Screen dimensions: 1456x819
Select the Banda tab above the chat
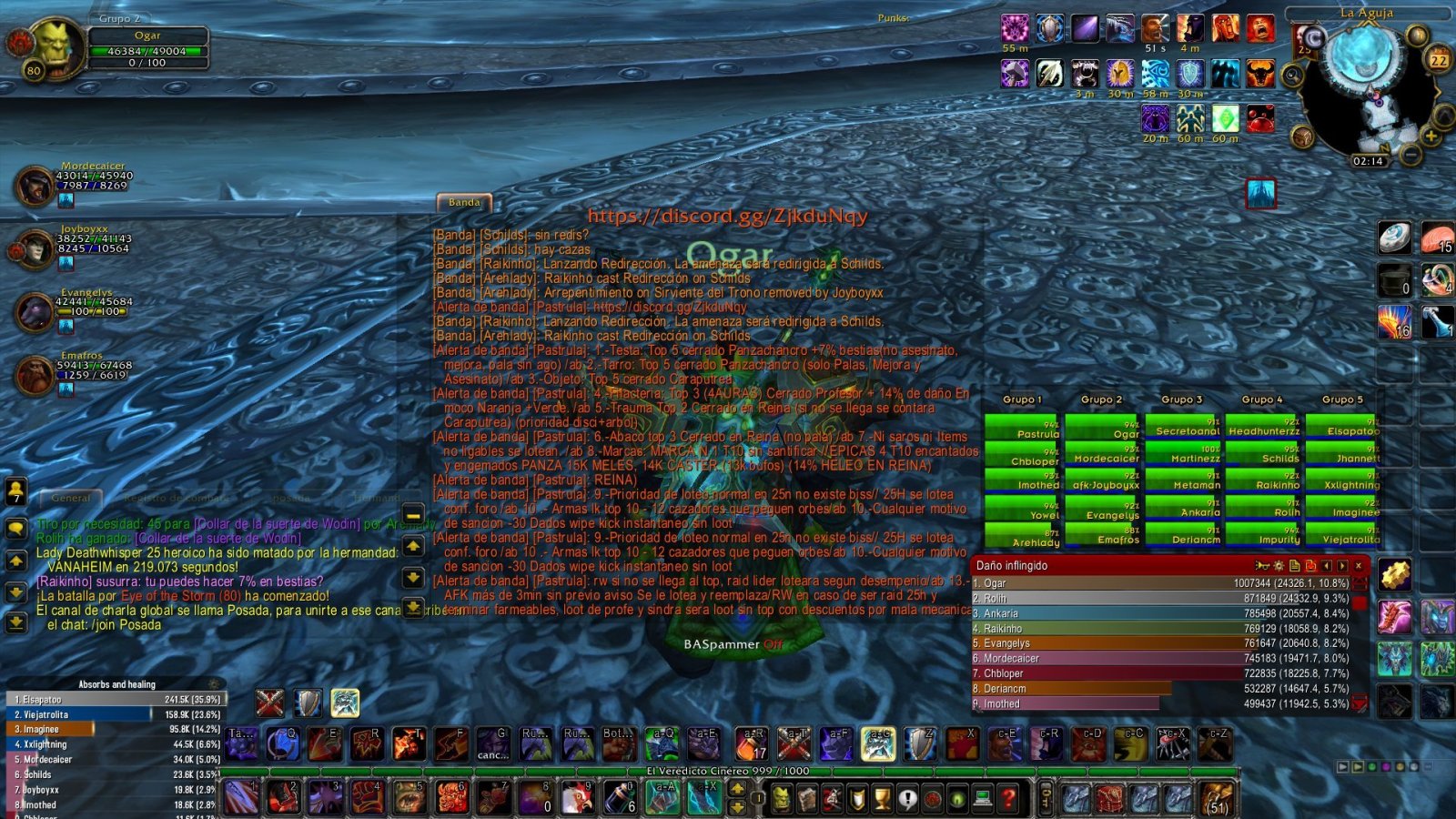click(464, 202)
